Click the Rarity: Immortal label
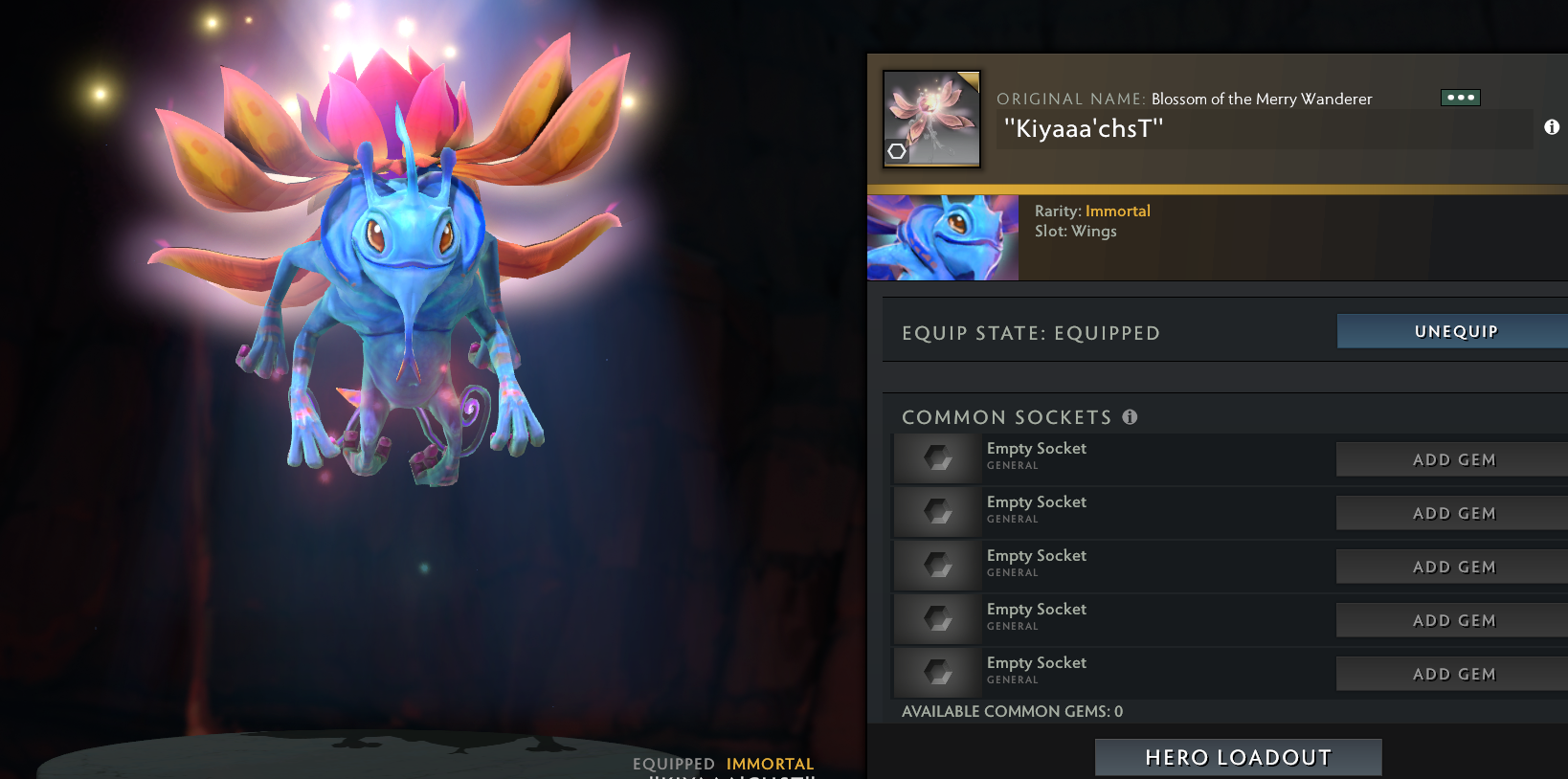Image resolution: width=1568 pixels, height=779 pixels. pos(1091,211)
